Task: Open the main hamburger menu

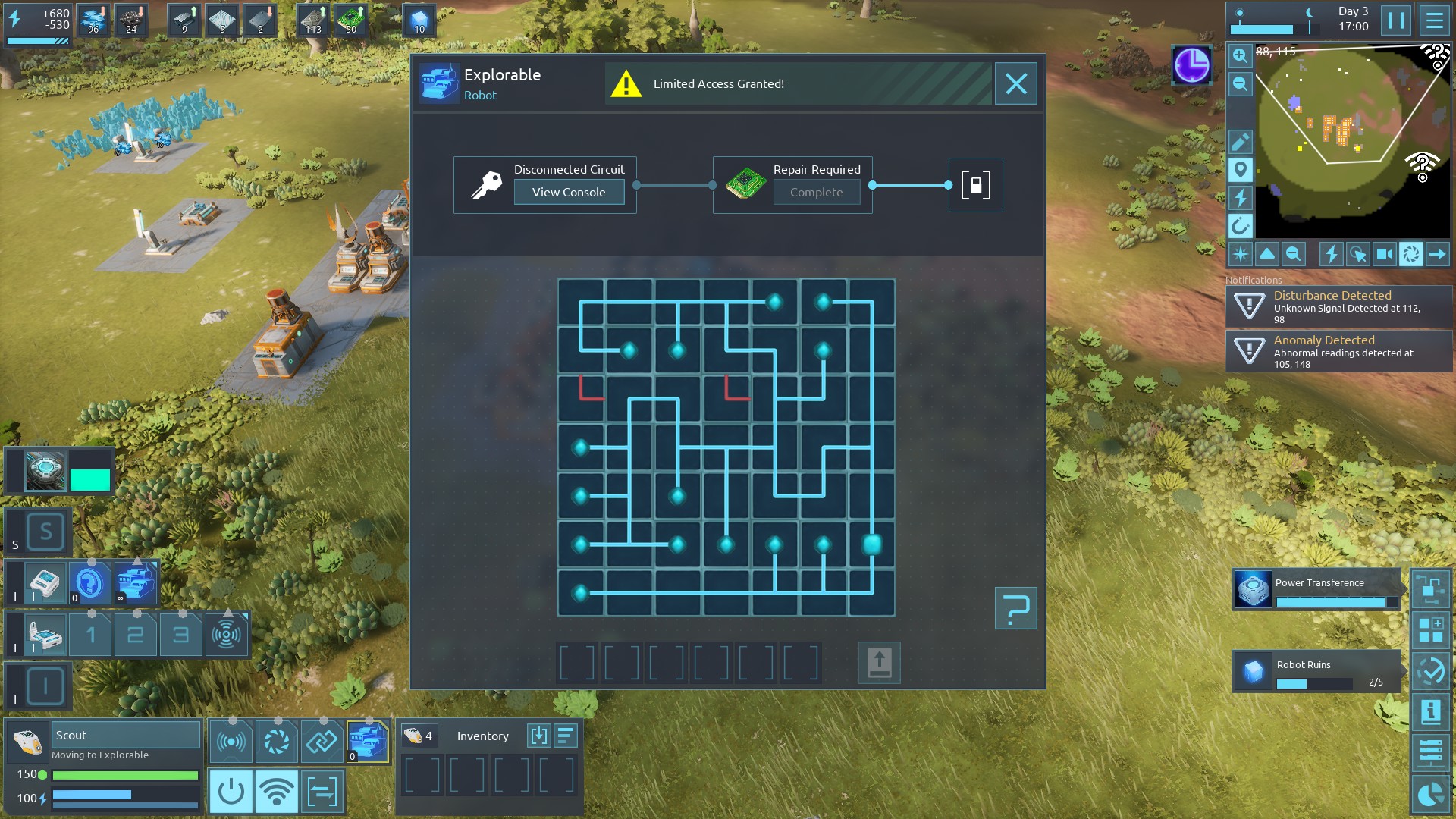Action: click(x=1434, y=20)
